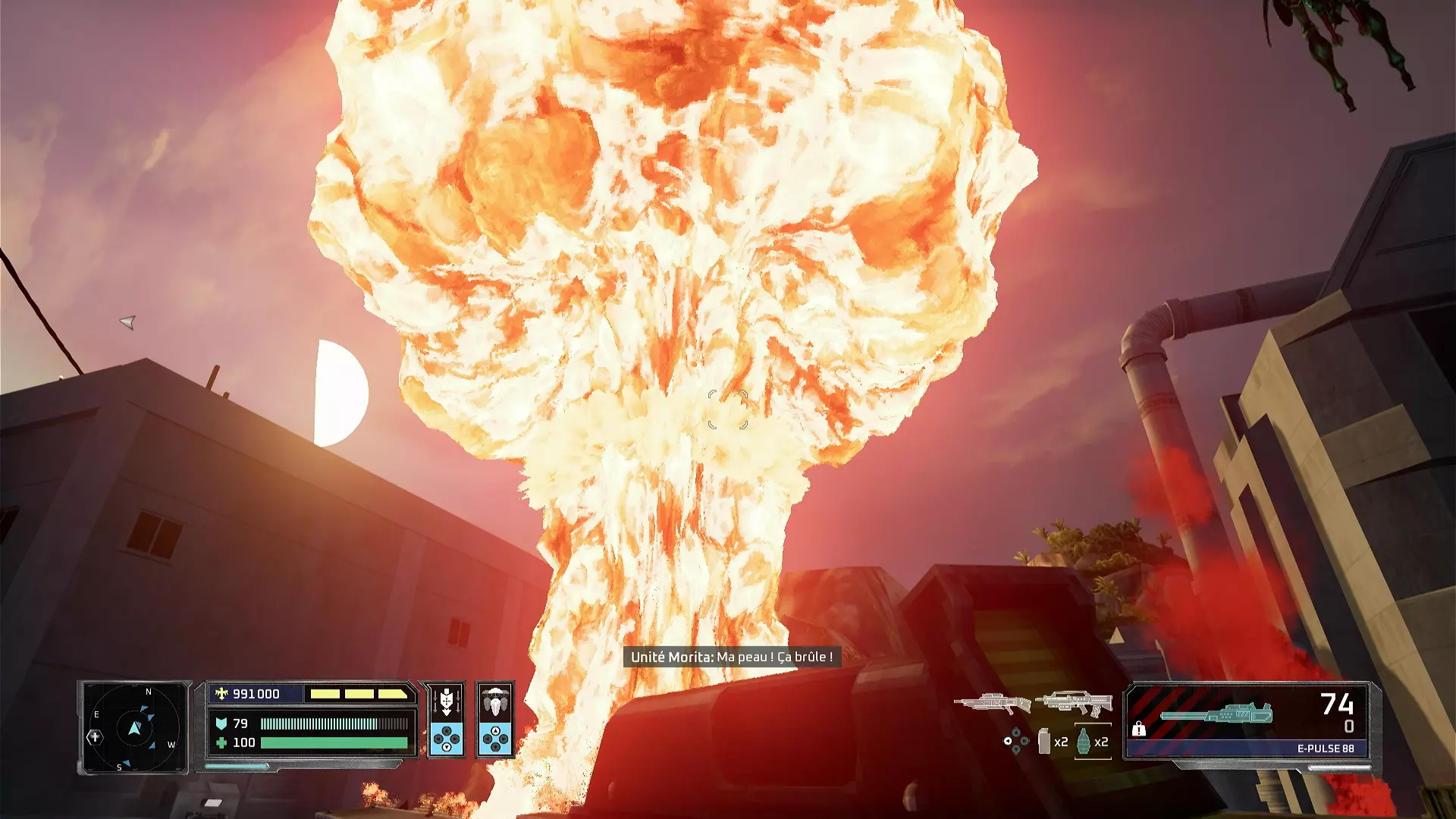Click the compass minimap radar
Viewport: 1456px width, 819px height.
134,728
